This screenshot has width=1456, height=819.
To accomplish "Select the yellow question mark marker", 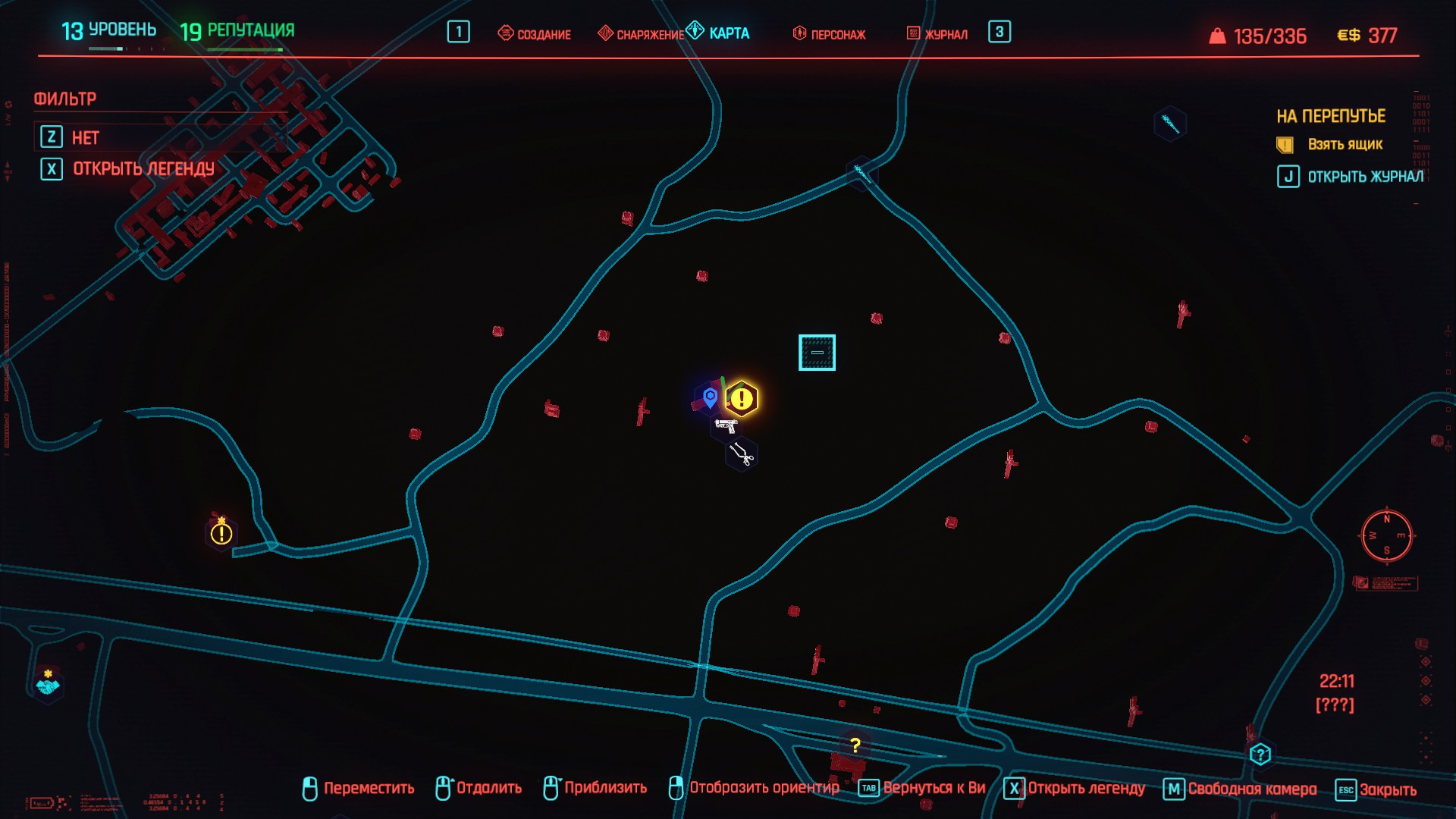I will pyautogui.click(x=855, y=745).
